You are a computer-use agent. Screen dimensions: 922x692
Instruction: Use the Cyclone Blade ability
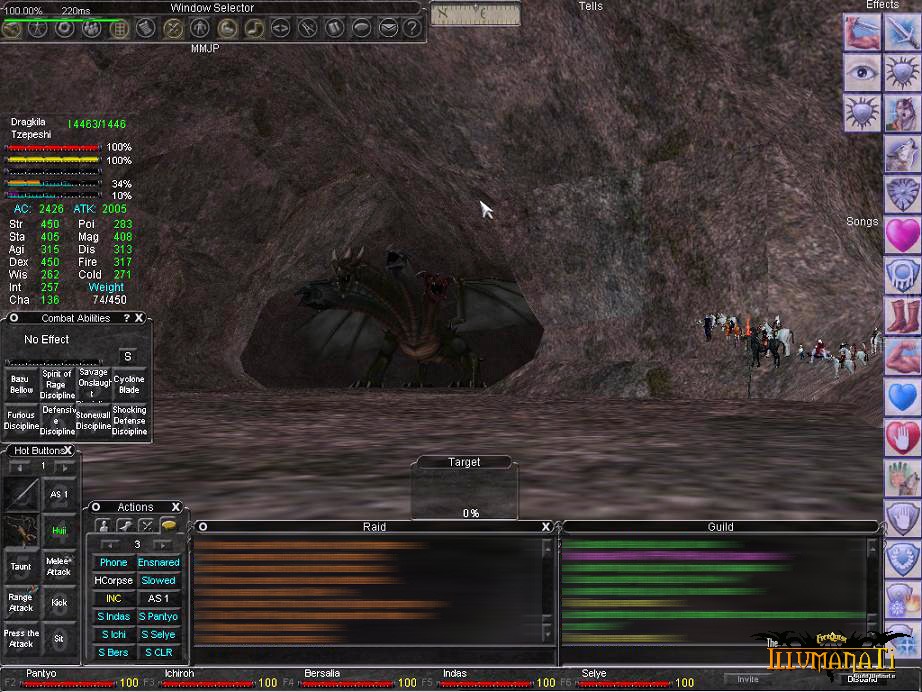[x=129, y=384]
